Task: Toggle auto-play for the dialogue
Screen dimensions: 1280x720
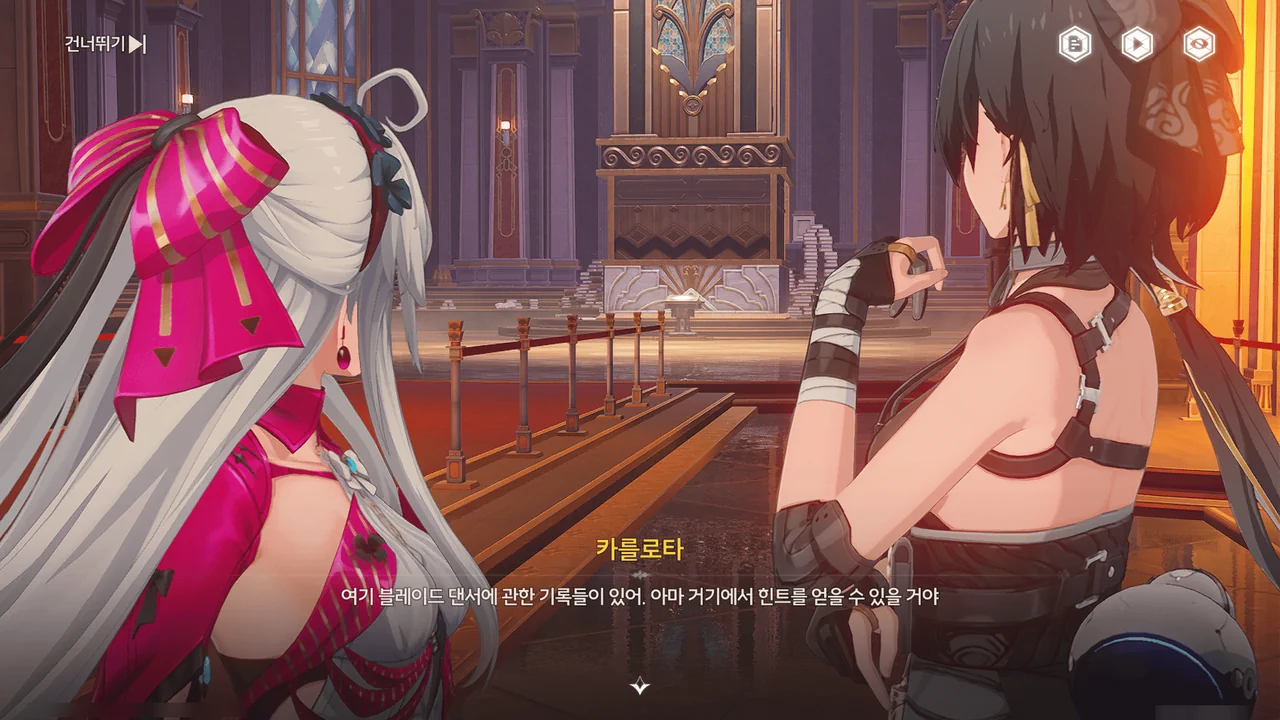Action: pos(1137,44)
